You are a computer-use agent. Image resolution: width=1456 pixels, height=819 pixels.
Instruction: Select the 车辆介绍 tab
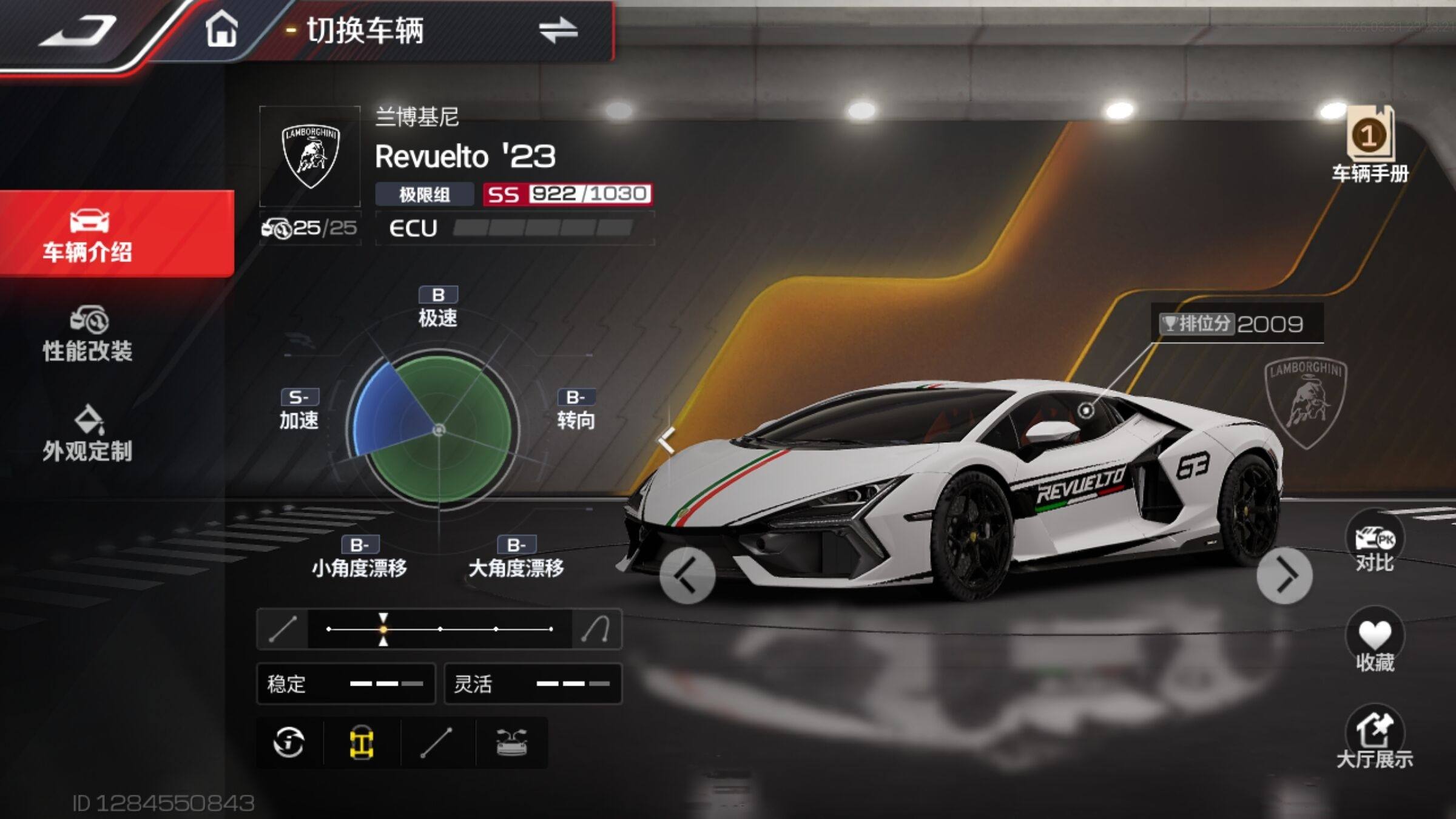pos(89,235)
